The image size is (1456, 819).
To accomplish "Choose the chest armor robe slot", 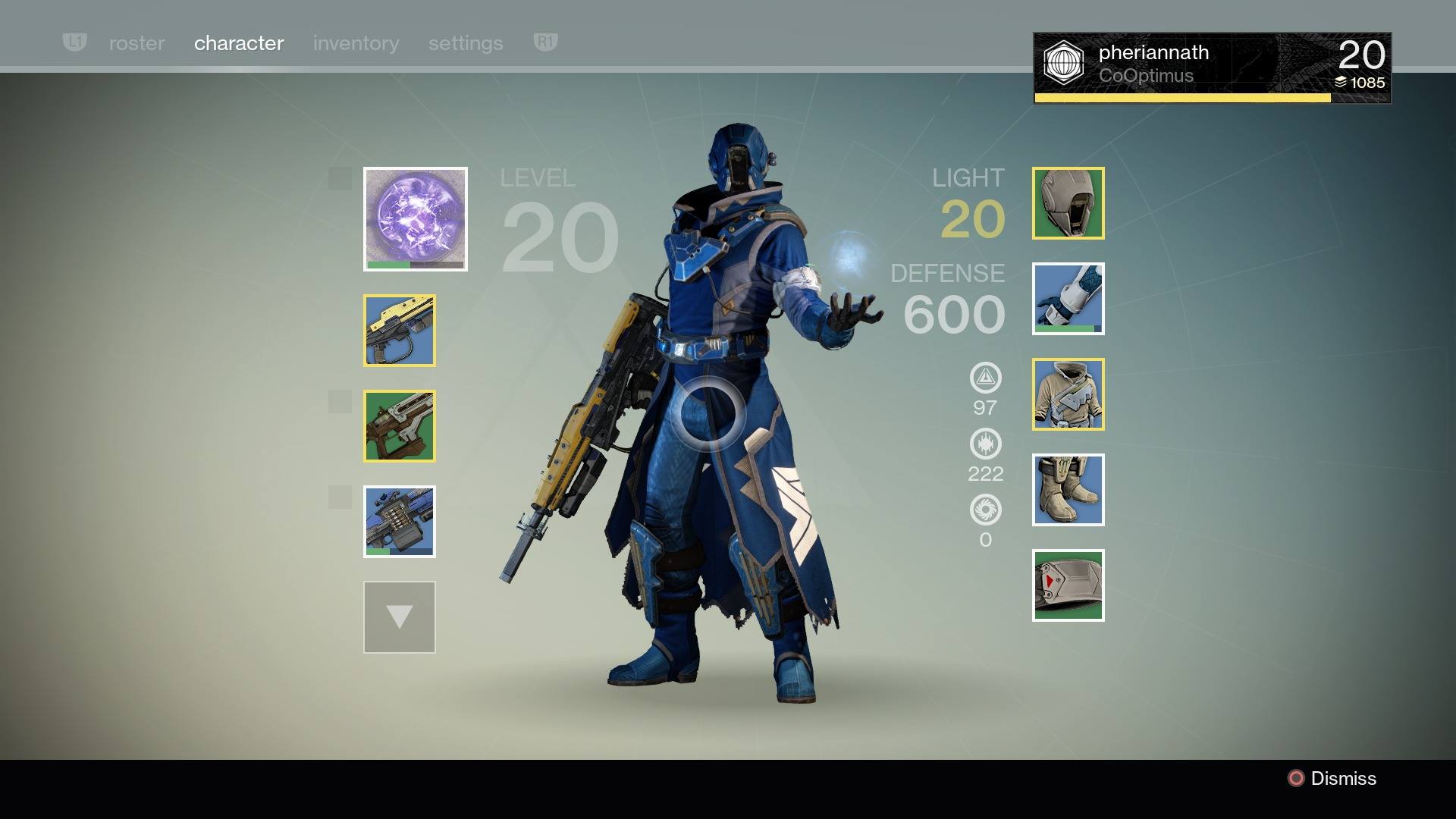I will tap(1068, 394).
